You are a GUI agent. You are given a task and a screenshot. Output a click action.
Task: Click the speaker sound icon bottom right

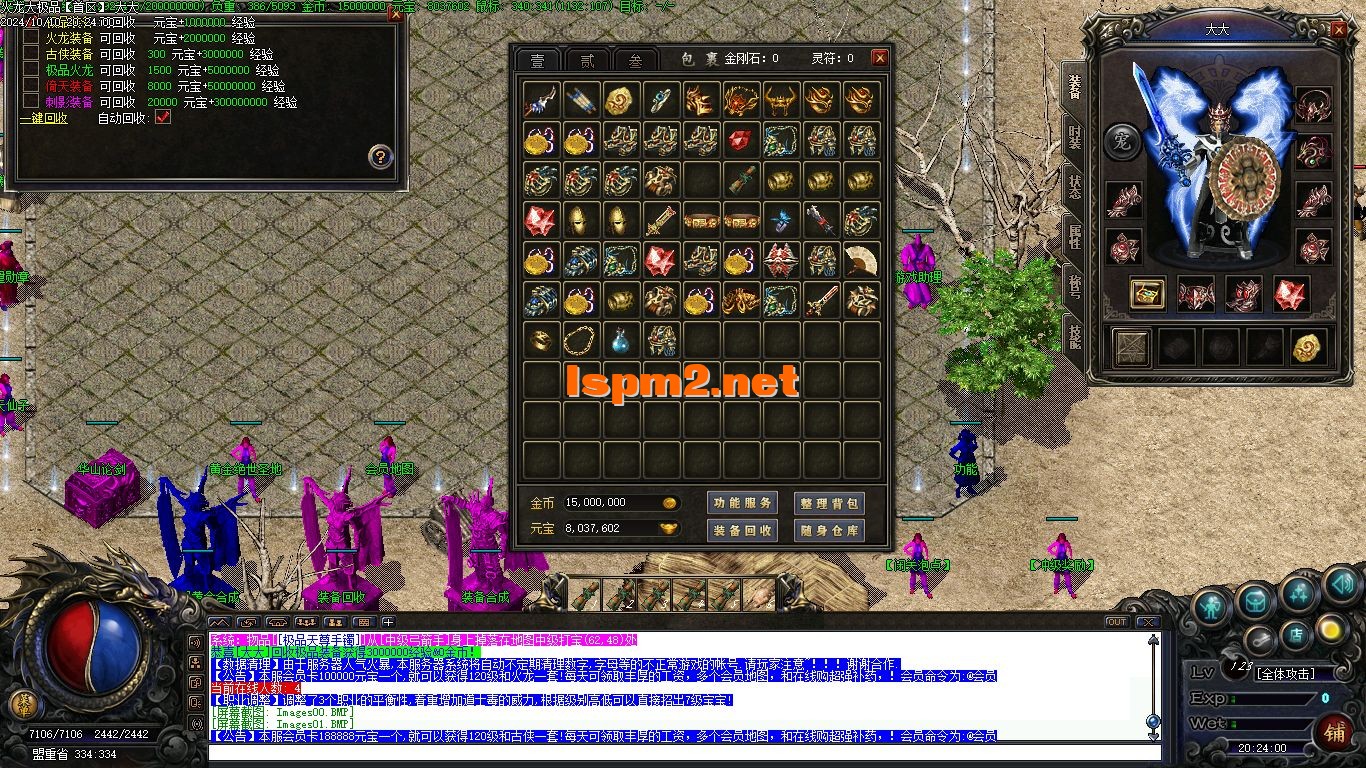click(x=1341, y=588)
